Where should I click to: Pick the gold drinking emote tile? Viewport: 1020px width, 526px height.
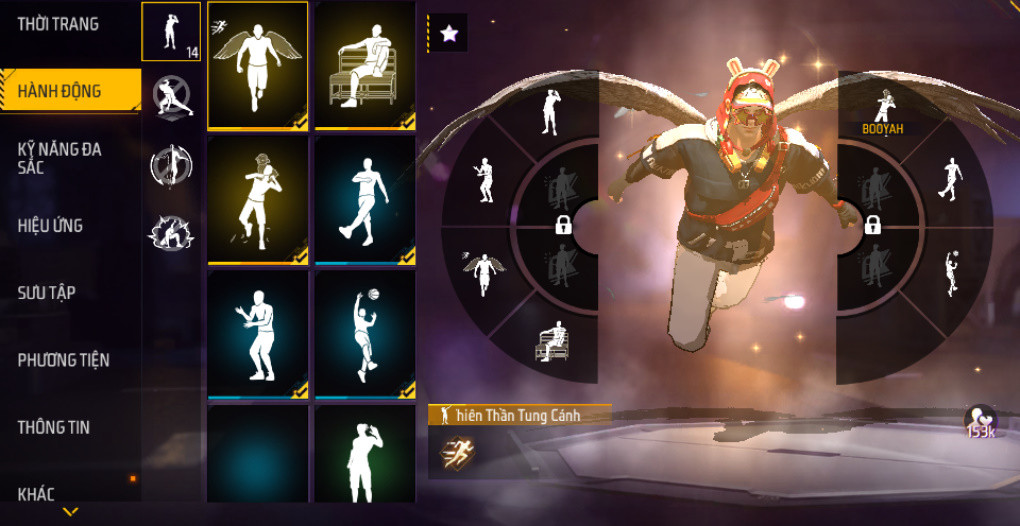[258, 200]
